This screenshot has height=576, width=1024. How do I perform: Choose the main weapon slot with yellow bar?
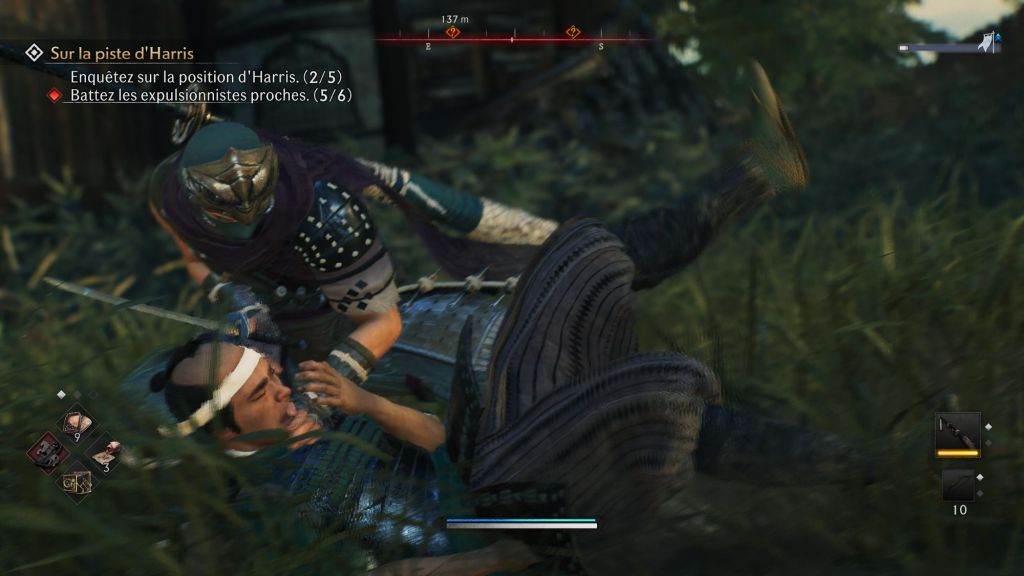tap(957, 433)
